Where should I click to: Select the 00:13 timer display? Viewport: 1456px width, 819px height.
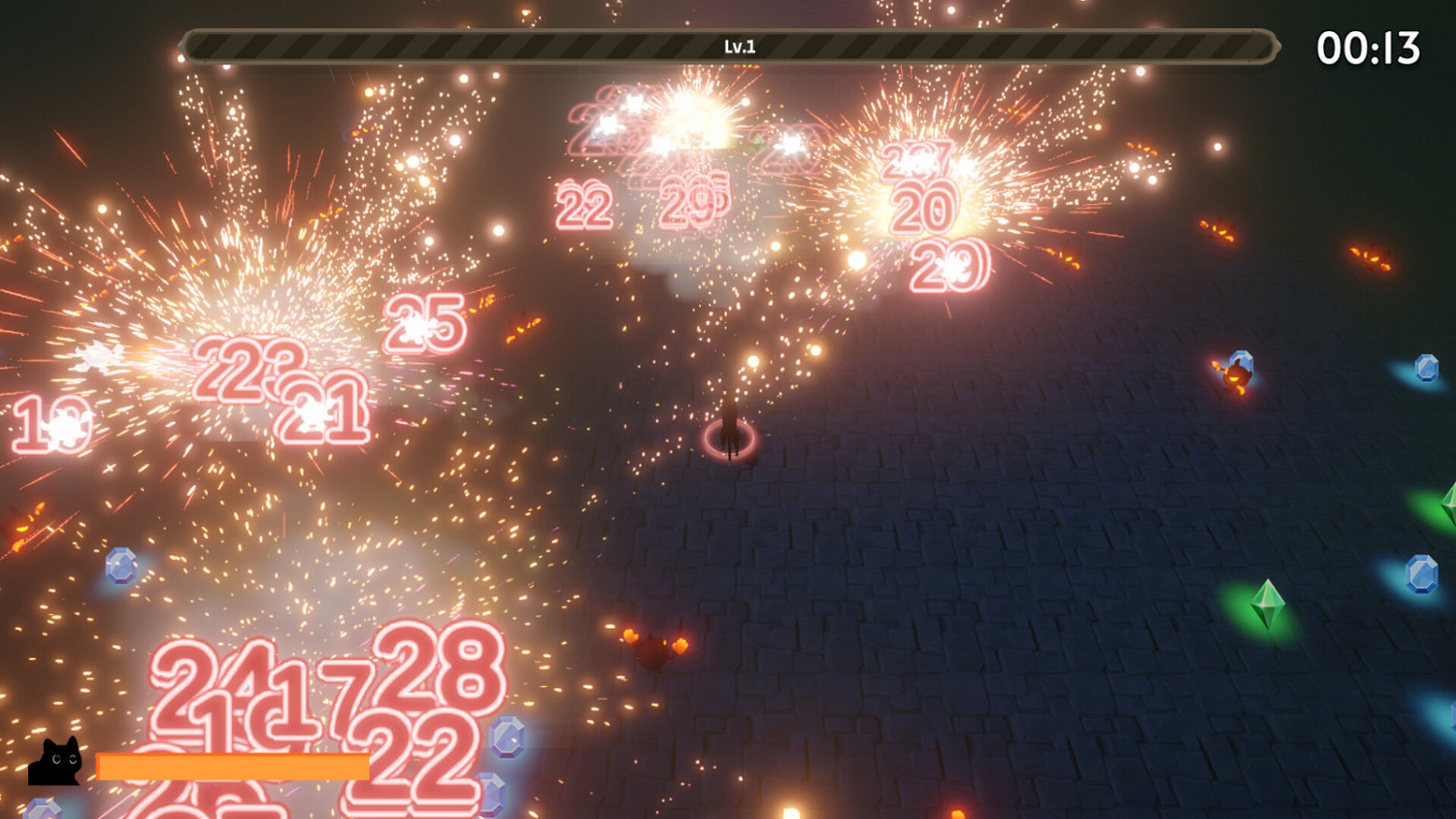[1371, 47]
